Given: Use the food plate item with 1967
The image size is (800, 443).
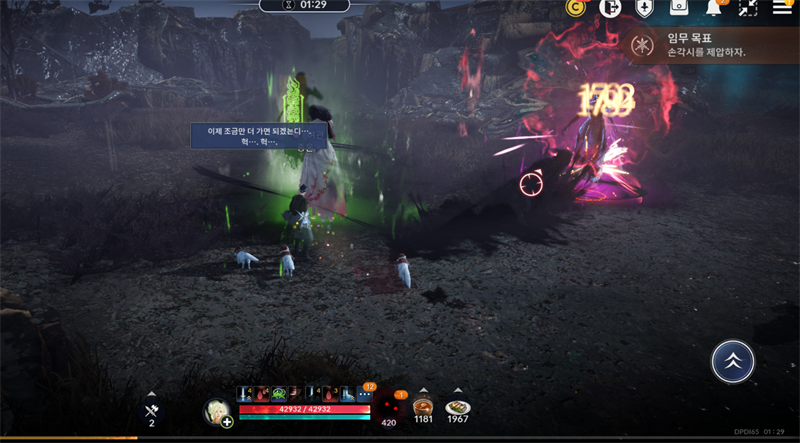Looking at the screenshot, I should click(457, 408).
